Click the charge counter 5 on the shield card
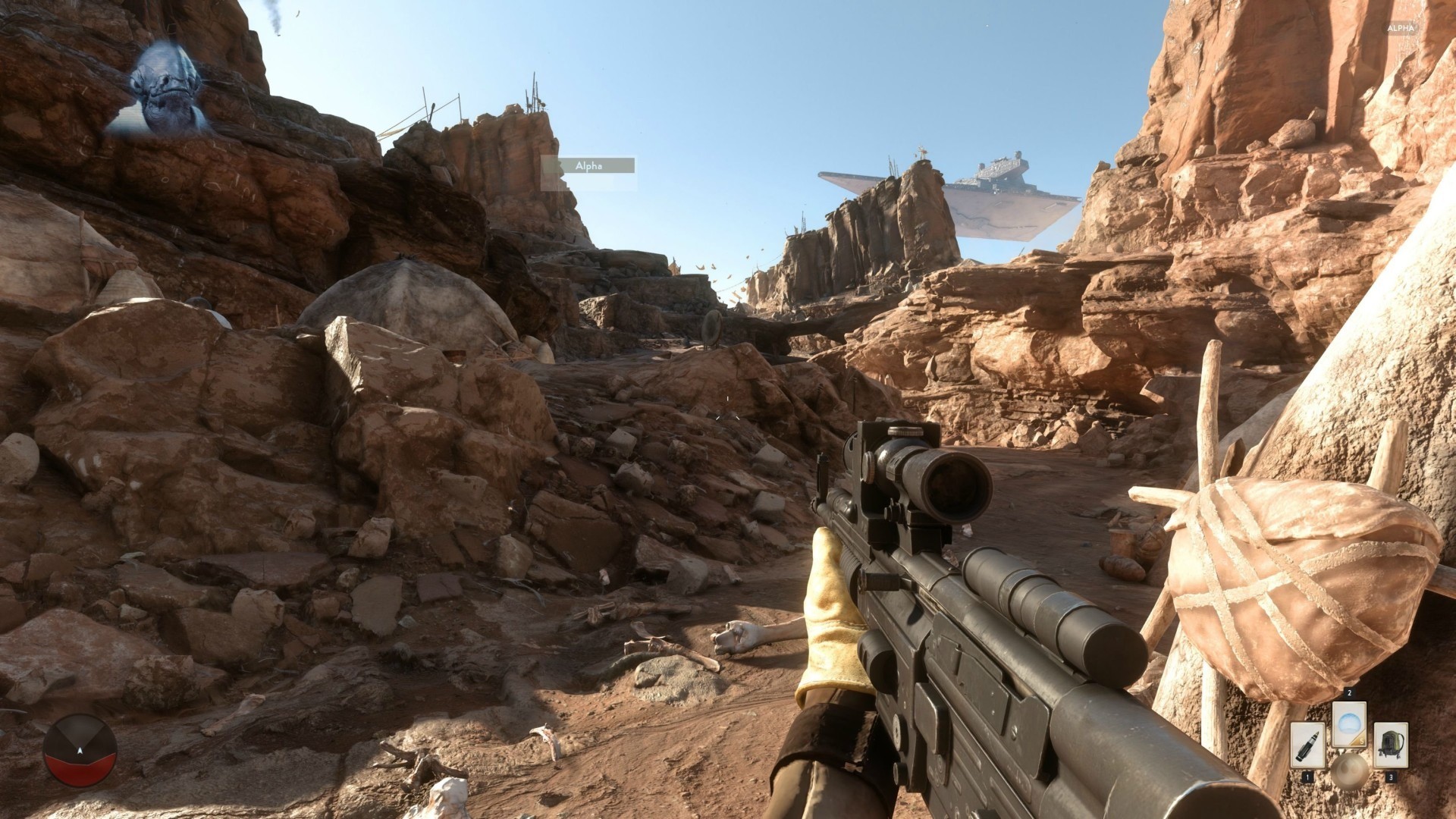The width and height of the screenshot is (1456, 819). pyautogui.click(x=1362, y=741)
